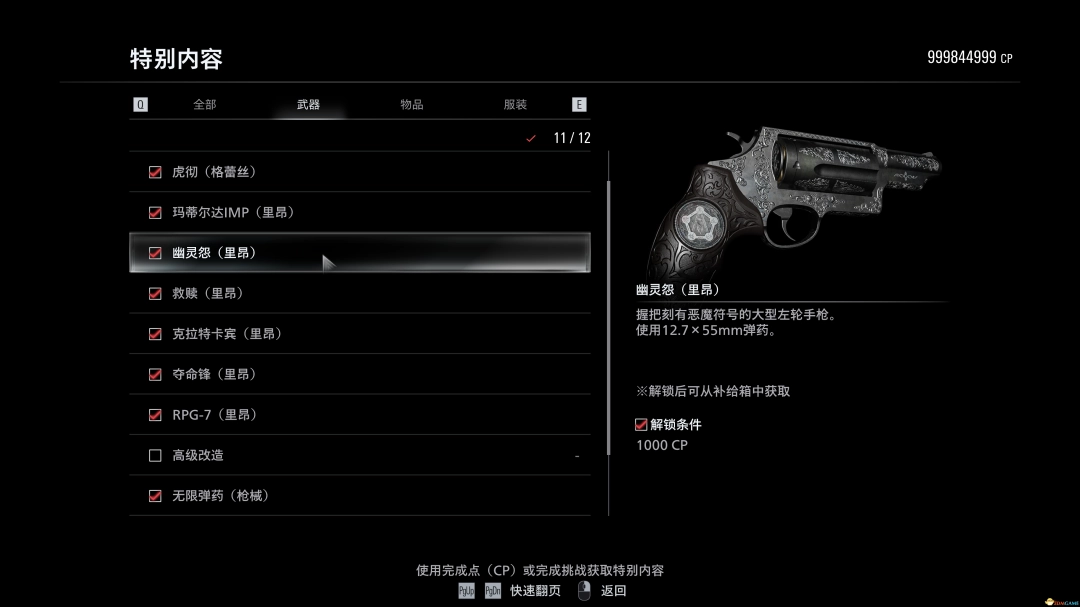Image resolution: width=1080 pixels, height=607 pixels.
Task: Select the unchecked 高级改造 entry
Action: [x=359, y=455]
